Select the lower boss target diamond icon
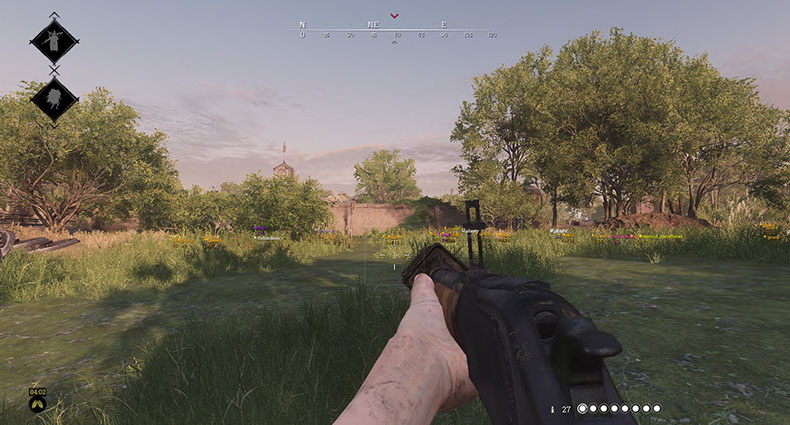790x425 pixels. tap(54, 98)
